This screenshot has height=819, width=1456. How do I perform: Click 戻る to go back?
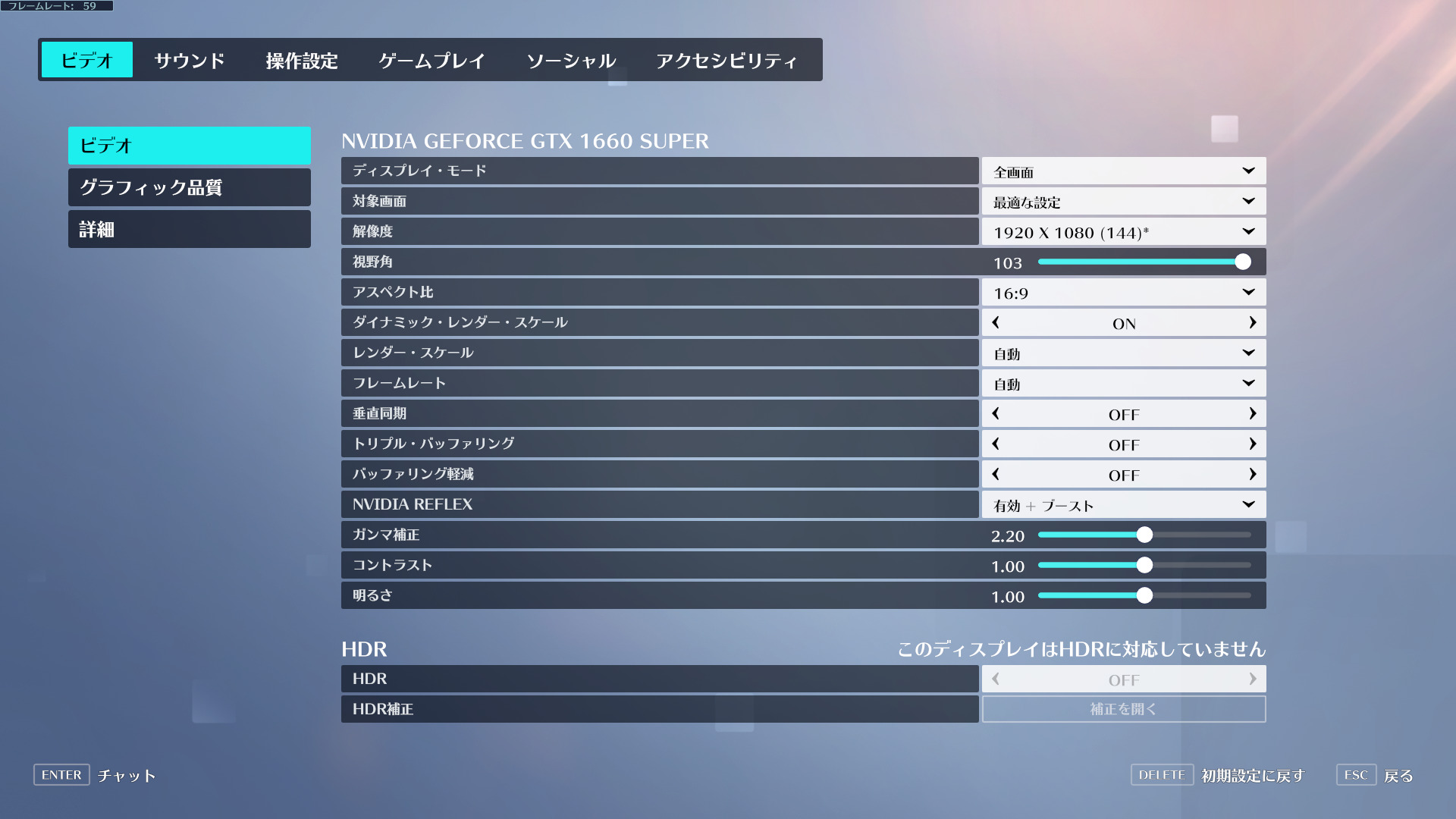[1398, 775]
